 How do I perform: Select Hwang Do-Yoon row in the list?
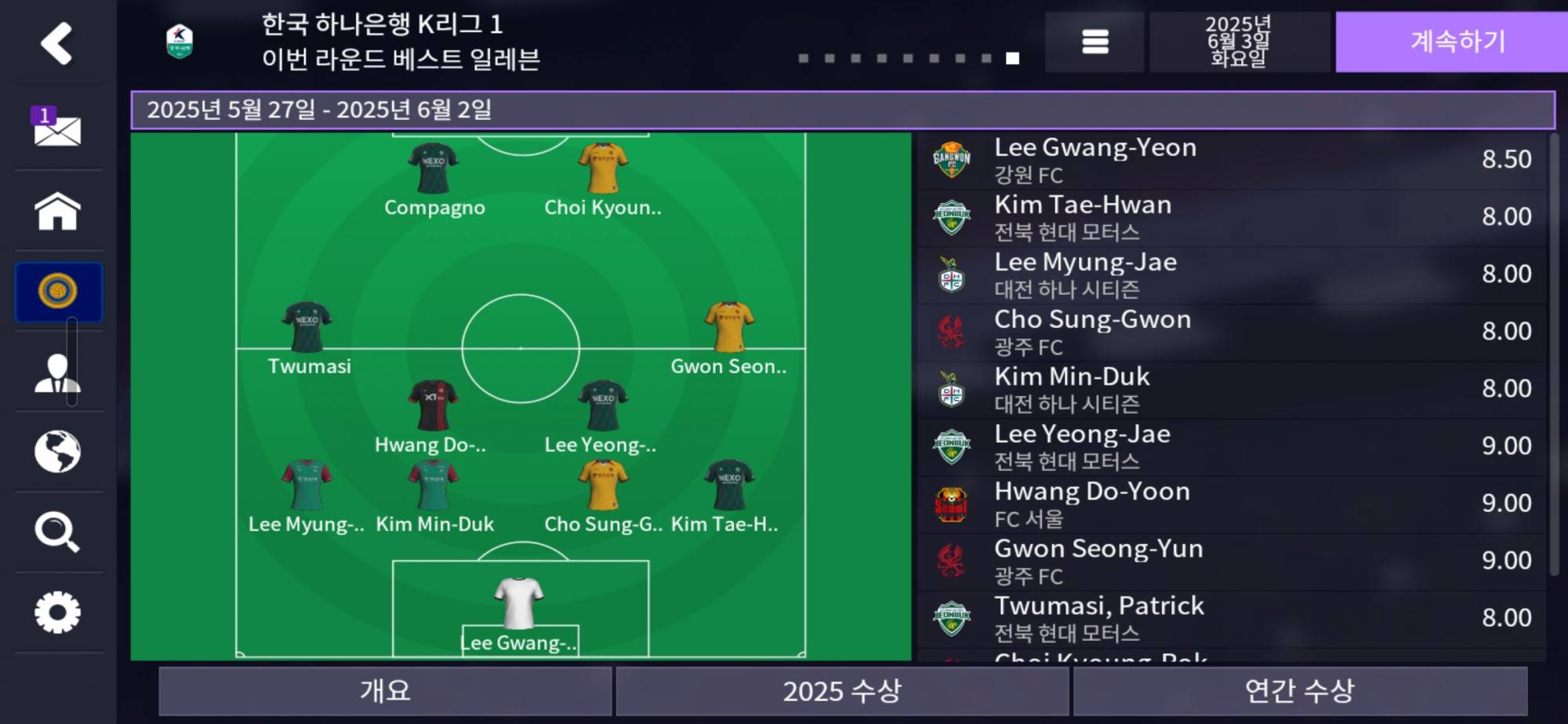[1231, 504]
